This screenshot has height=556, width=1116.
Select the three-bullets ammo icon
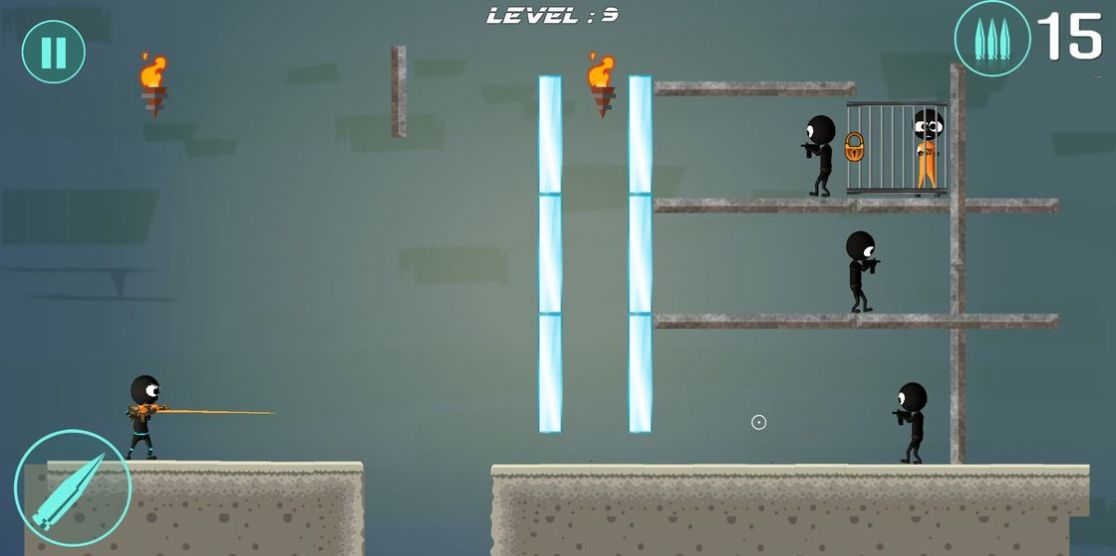[x=991, y=39]
